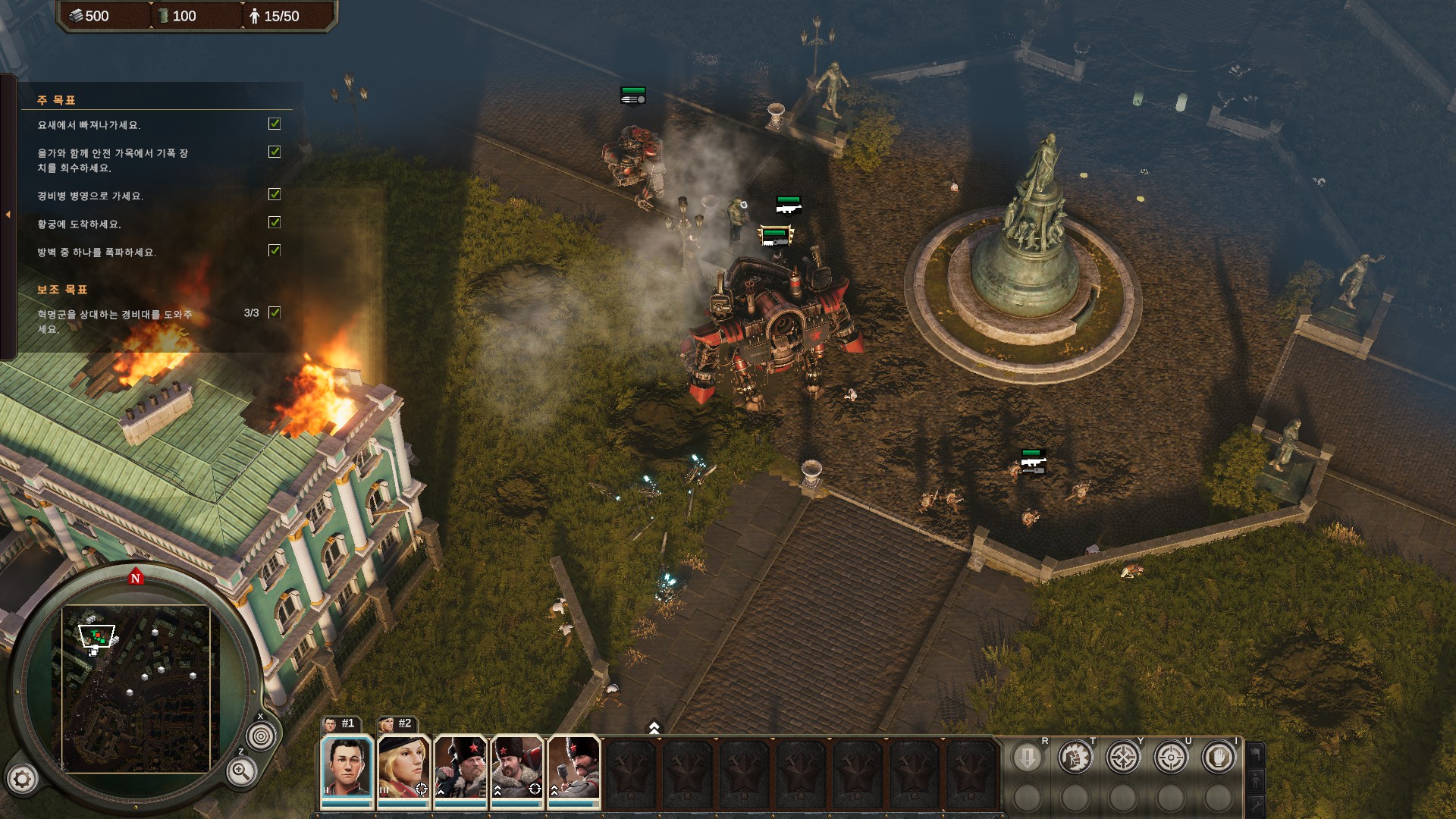
Task: Collapse the objectives panel with side arrow
Action: click(x=8, y=215)
